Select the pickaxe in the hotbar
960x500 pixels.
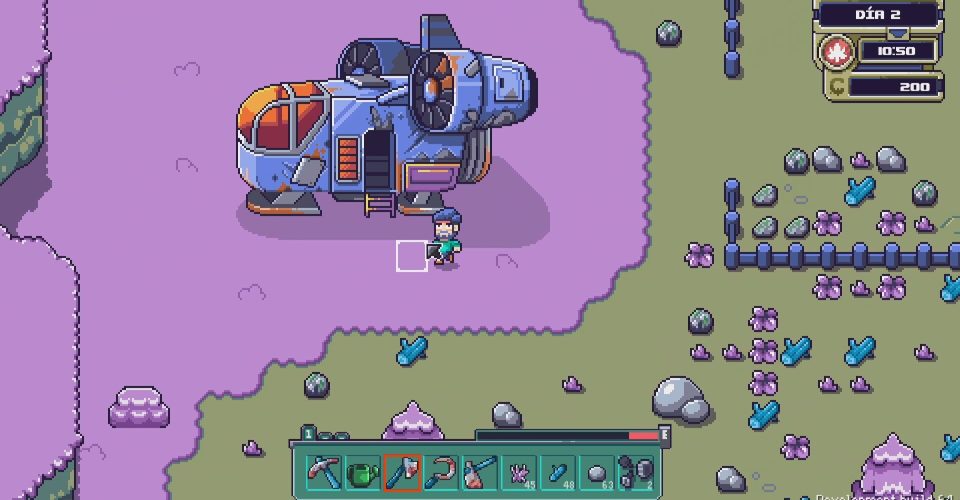[323, 471]
